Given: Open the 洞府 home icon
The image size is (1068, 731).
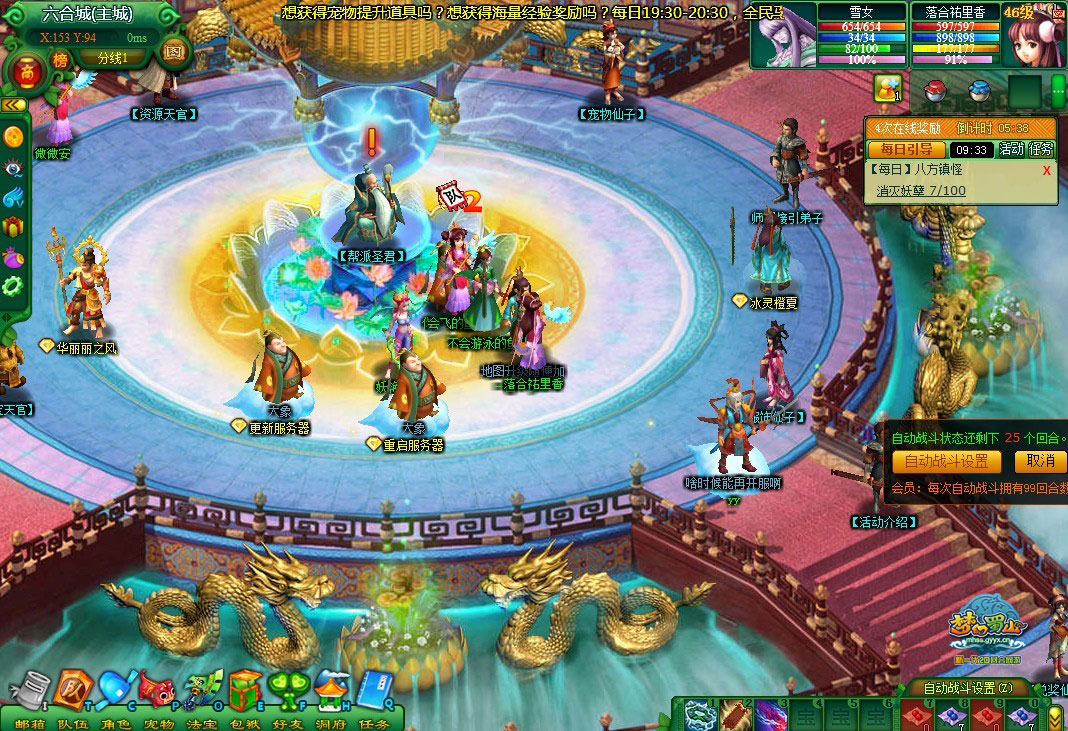Looking at the screenshot, I should [332, 690].
